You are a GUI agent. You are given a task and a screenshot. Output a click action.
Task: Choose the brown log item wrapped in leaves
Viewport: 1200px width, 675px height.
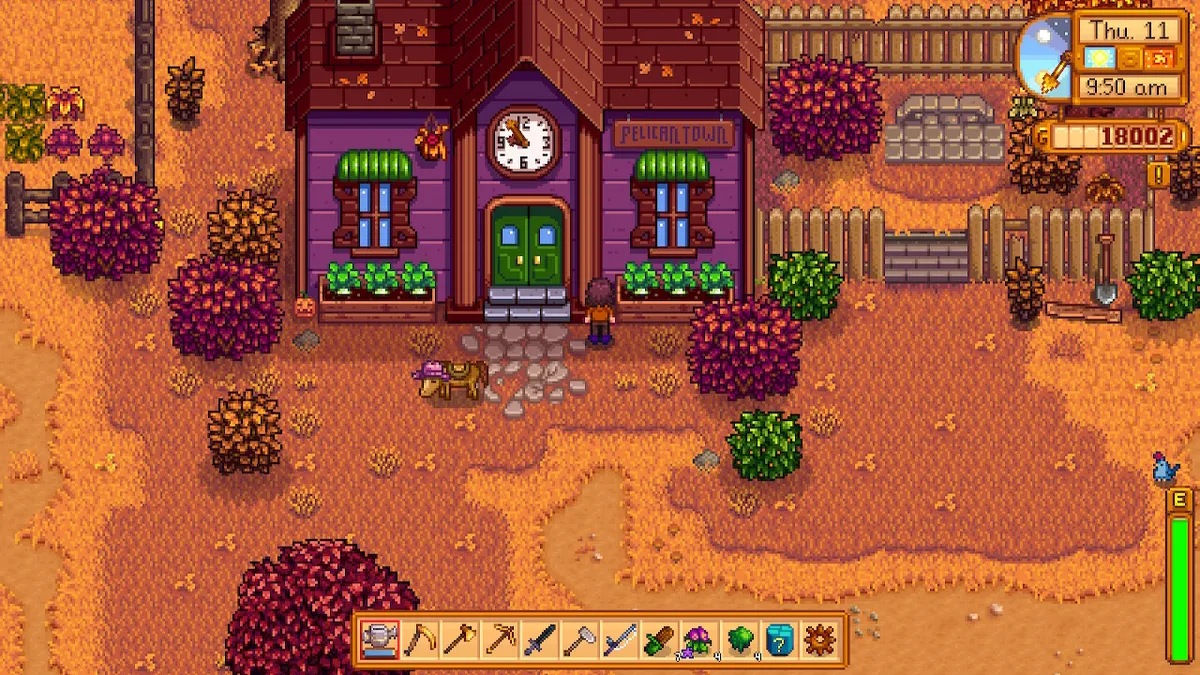coord(659,638)
